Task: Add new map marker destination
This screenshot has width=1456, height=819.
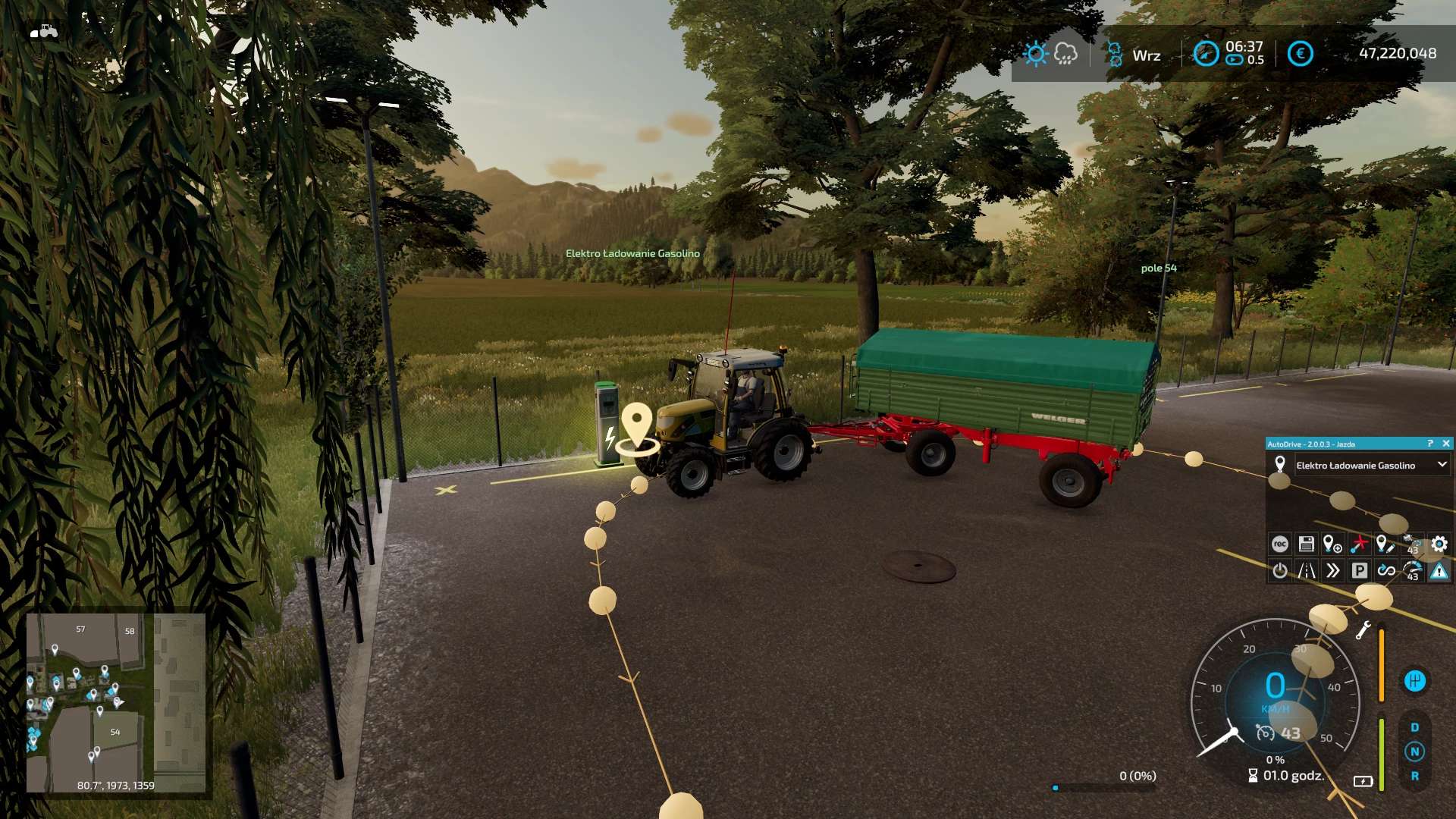Action: tap(1332, 544)
